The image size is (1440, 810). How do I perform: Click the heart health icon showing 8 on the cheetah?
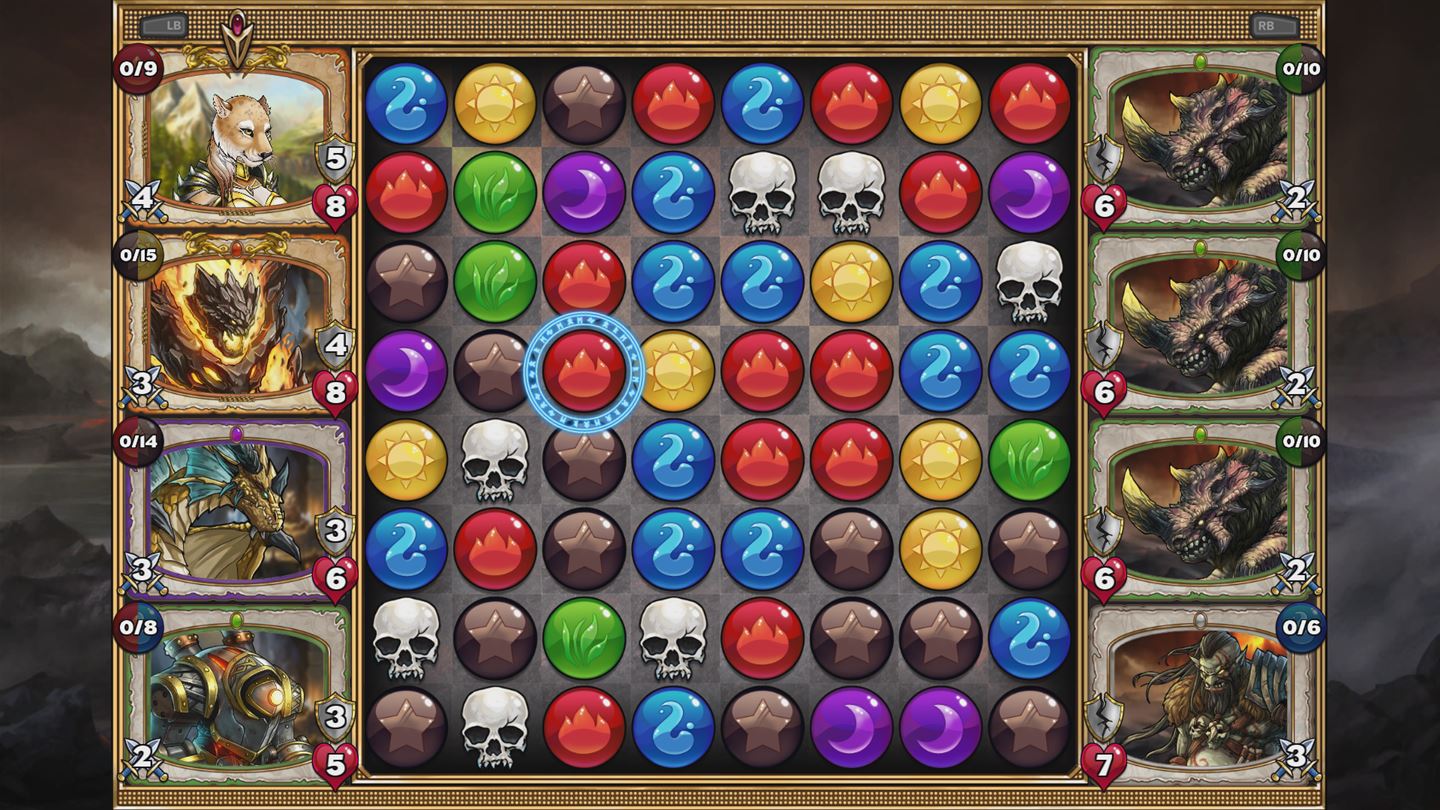(x=337, y=202)
